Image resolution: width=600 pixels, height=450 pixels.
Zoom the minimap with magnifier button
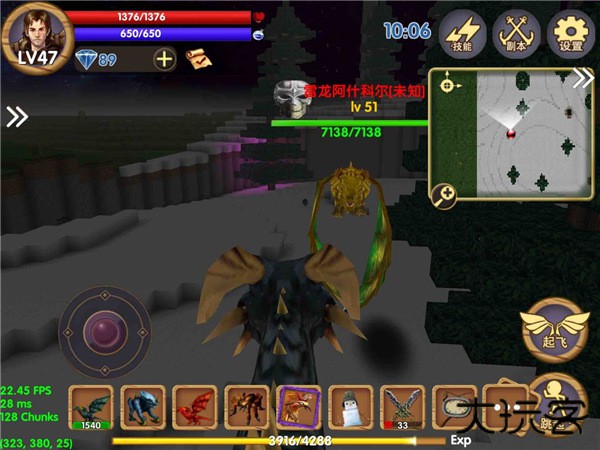pos(443,196)
